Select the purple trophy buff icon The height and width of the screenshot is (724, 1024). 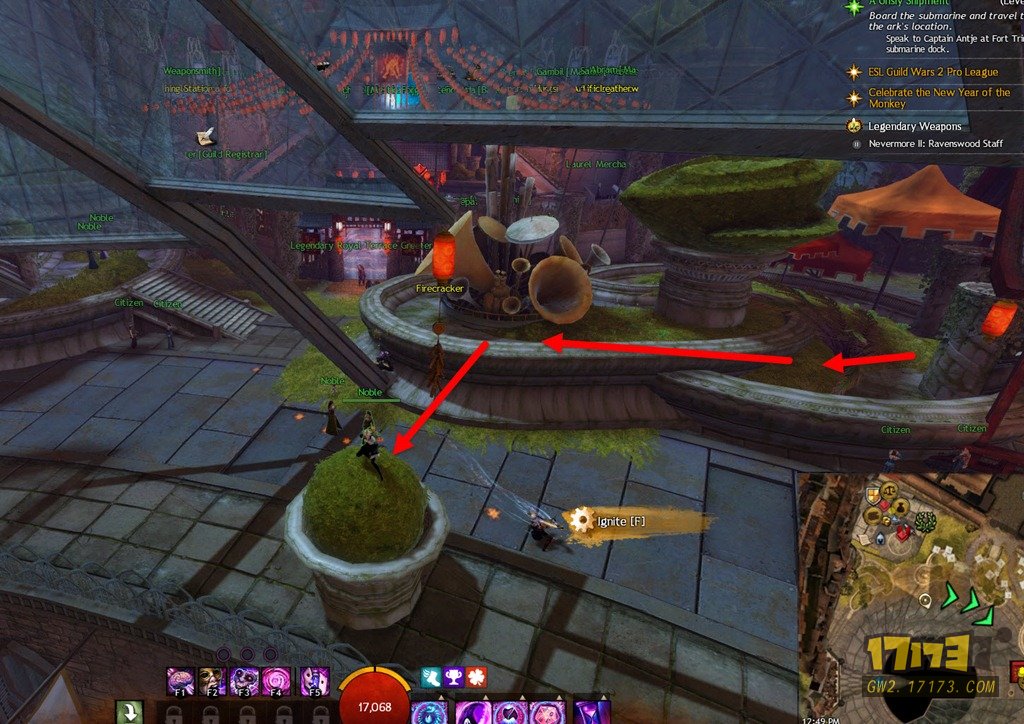(x=453, y=677)
